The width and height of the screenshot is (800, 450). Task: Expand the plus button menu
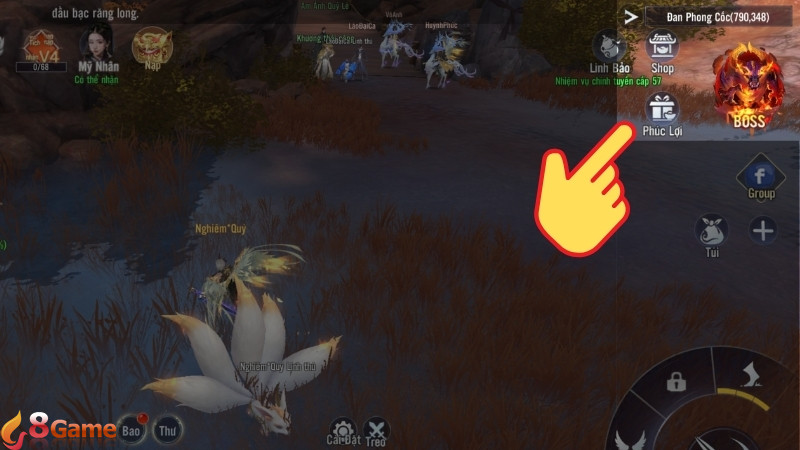click(x=763, y=231)
